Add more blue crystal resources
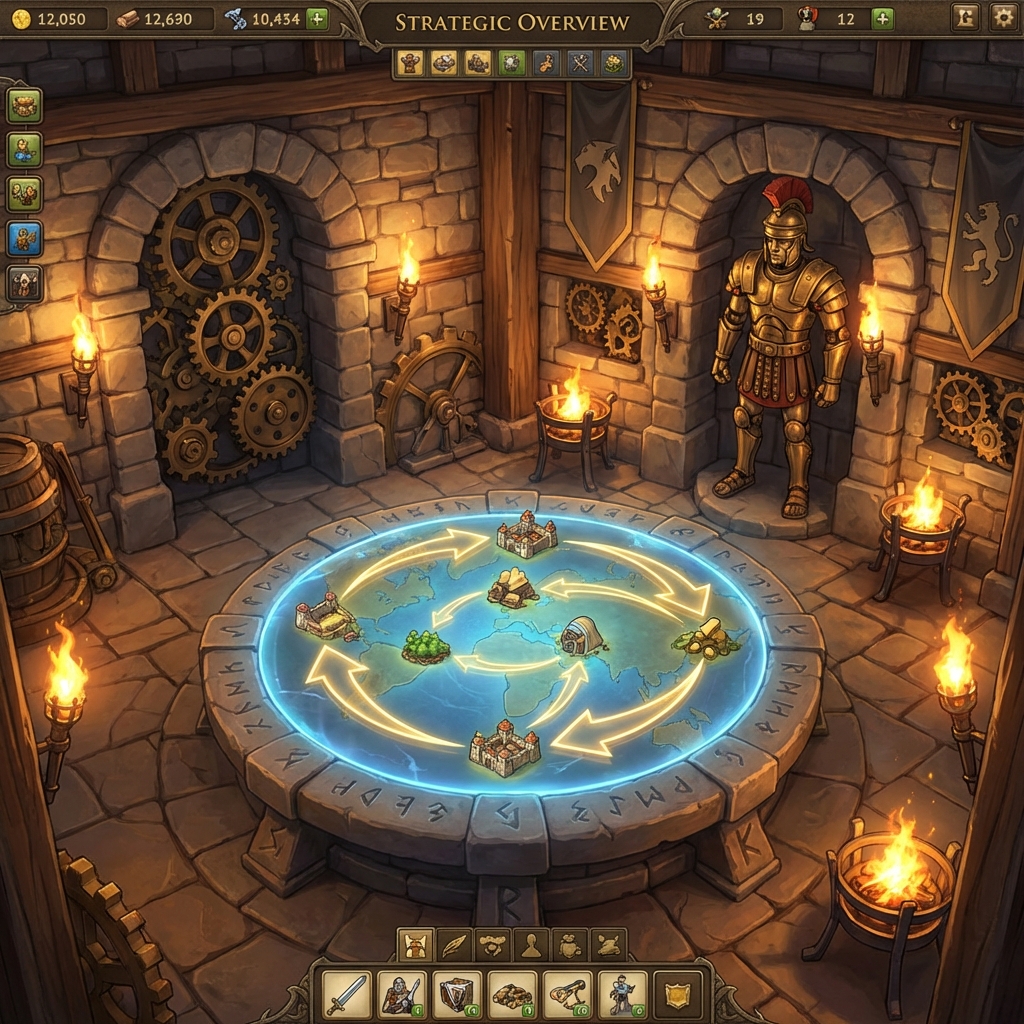This screenshot has height=1024, width=1024. pyautogui.click(x=316, y=18)
